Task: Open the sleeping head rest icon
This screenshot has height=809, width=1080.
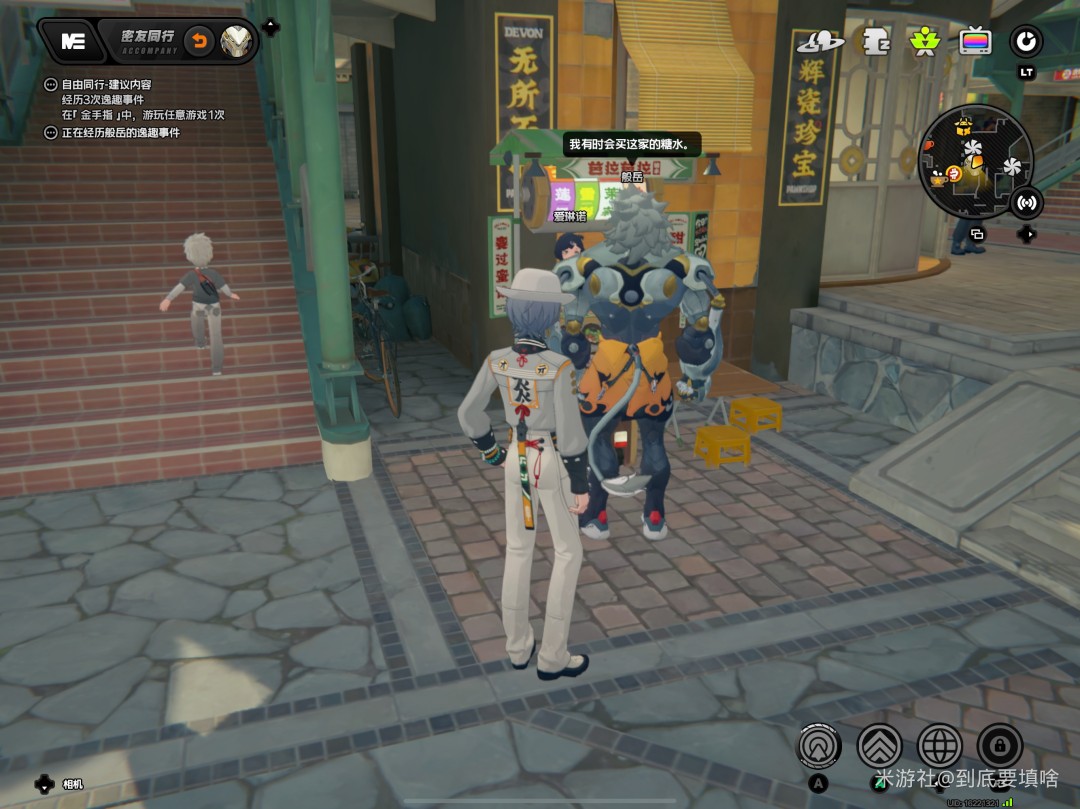Action: click(x=876, y=41)
